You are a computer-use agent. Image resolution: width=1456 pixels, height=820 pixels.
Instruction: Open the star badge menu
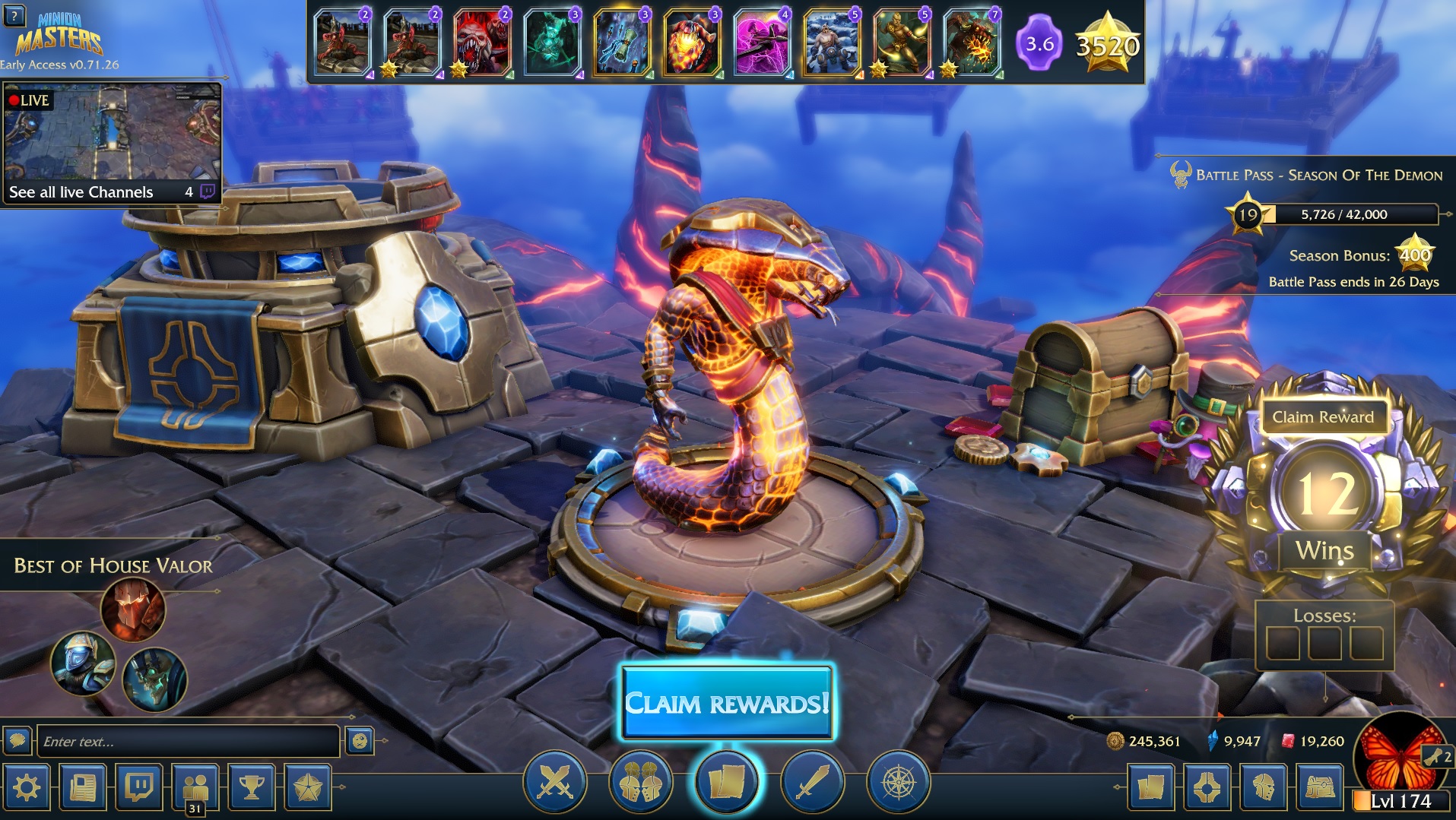coord(308,787)
